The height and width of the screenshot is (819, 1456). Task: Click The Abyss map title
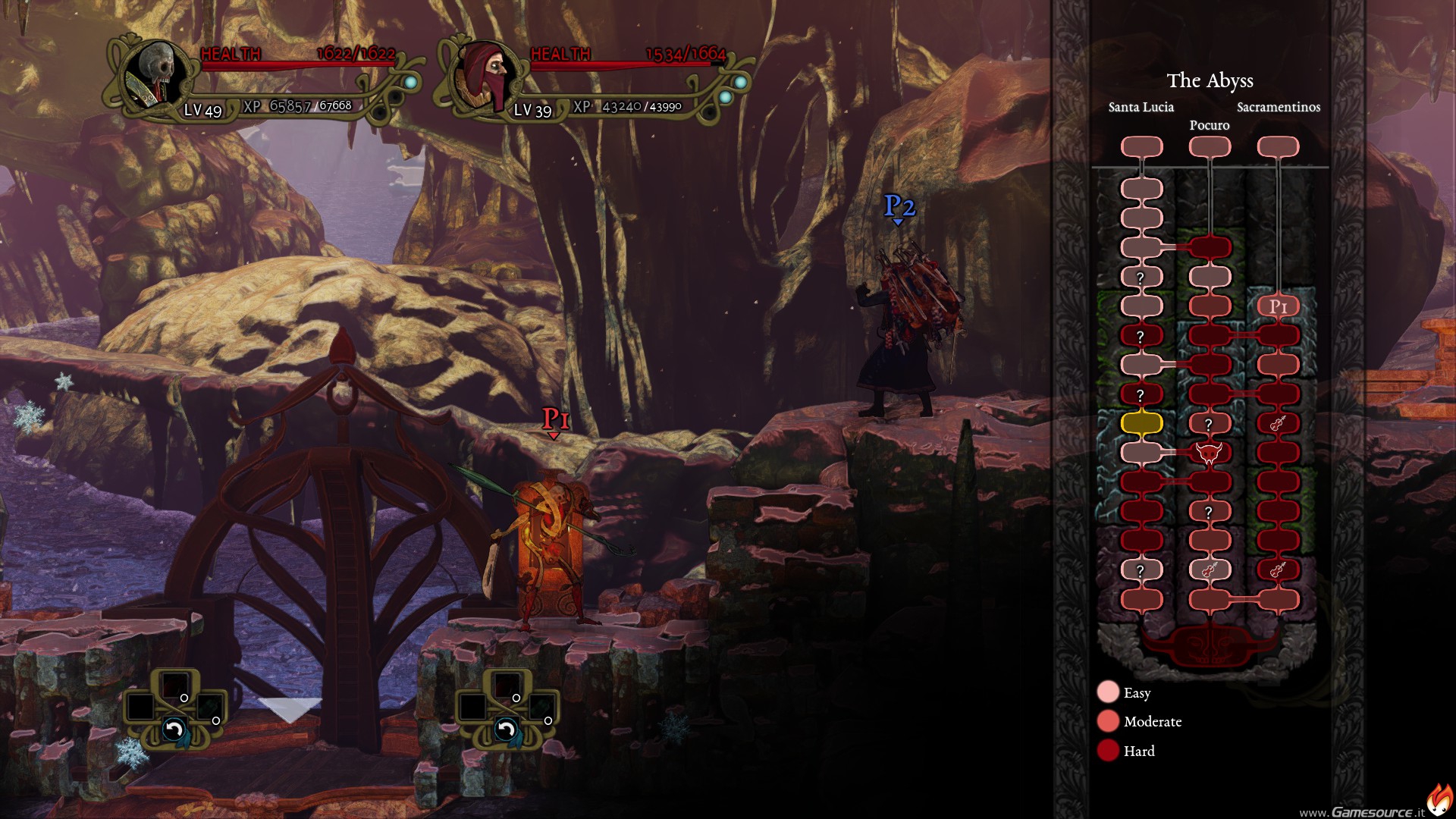(1210, 80)
